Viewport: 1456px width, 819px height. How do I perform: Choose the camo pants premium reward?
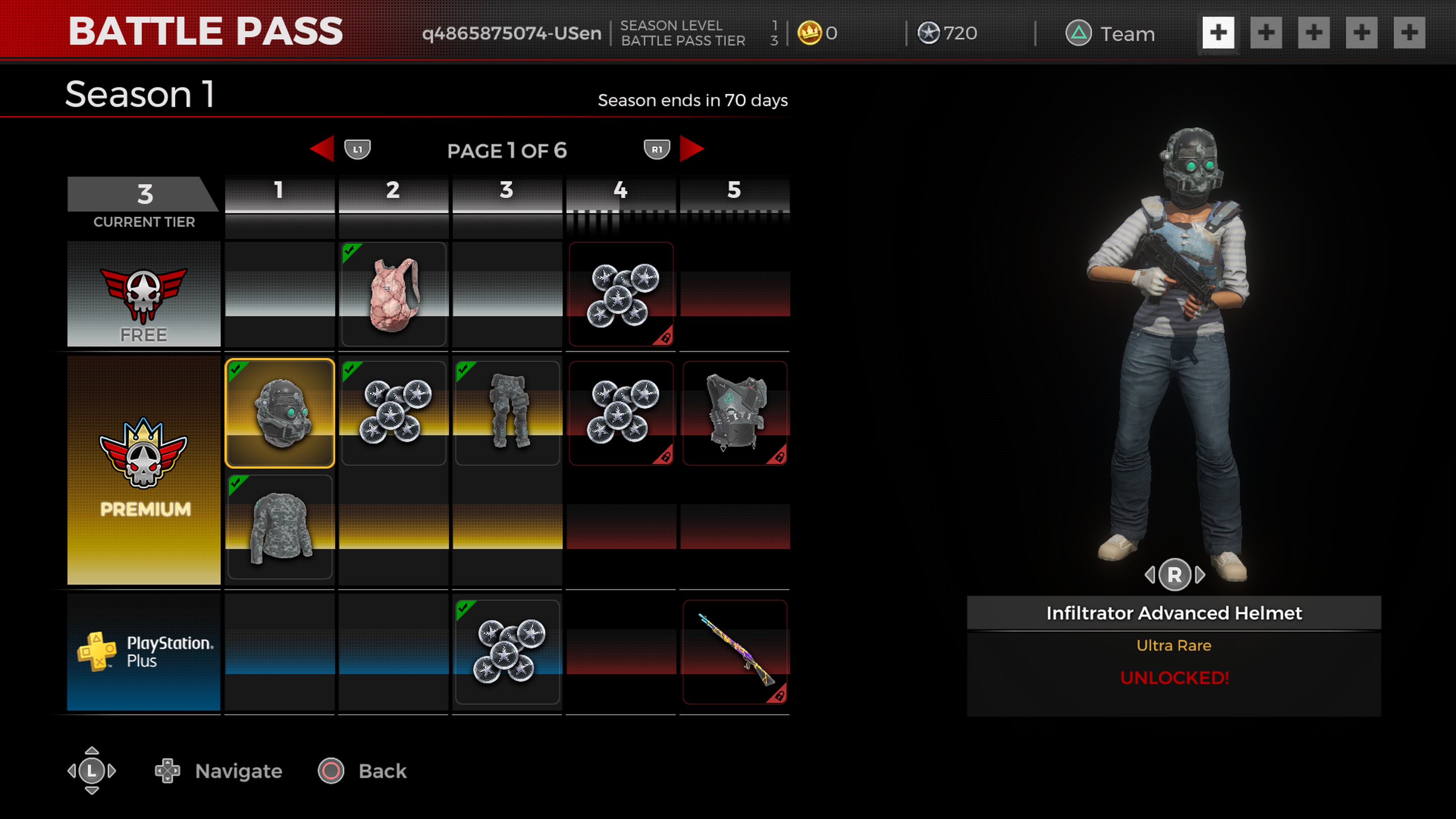[x=507, y=413]
